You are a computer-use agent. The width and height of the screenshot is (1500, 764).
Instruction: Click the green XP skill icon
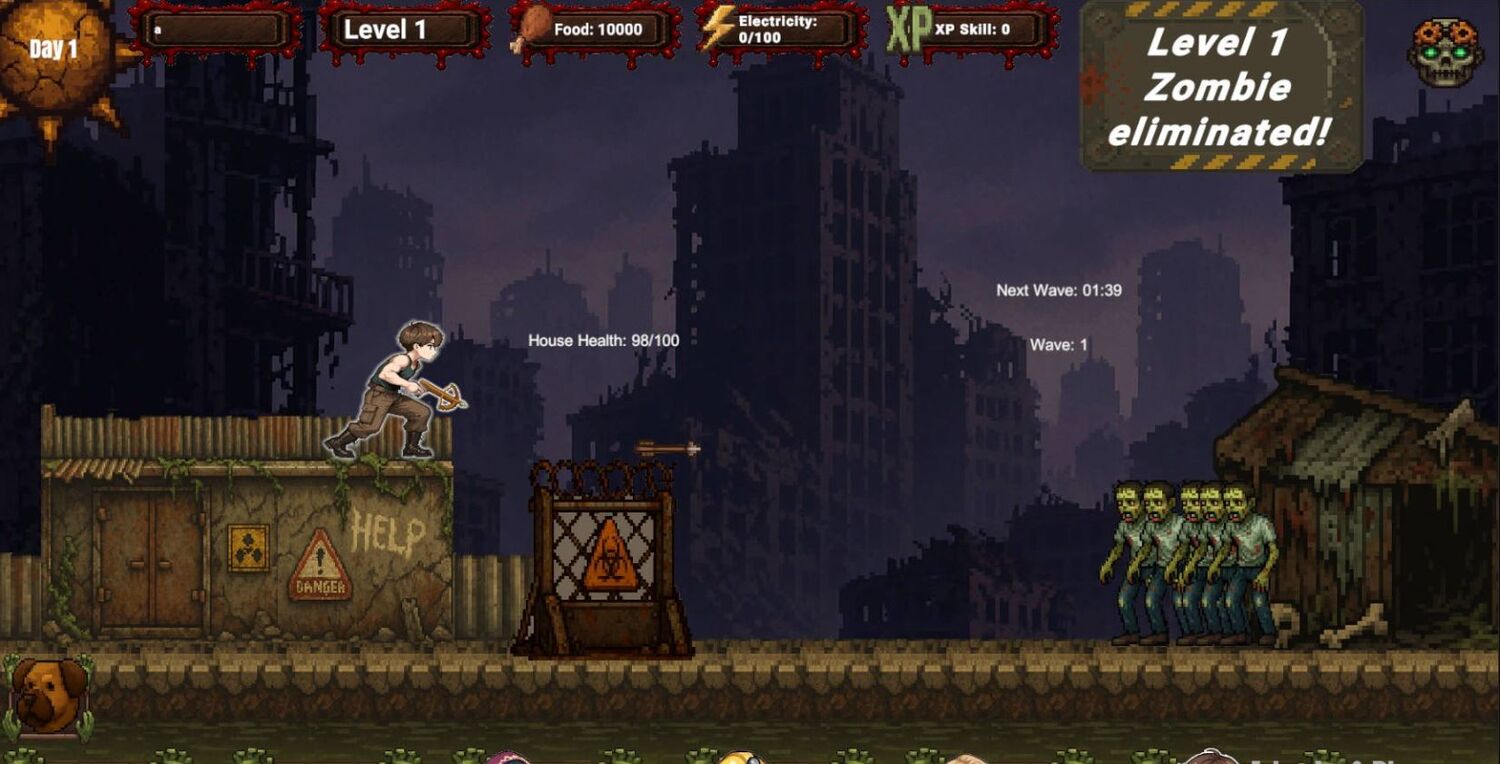coord(908,30)
